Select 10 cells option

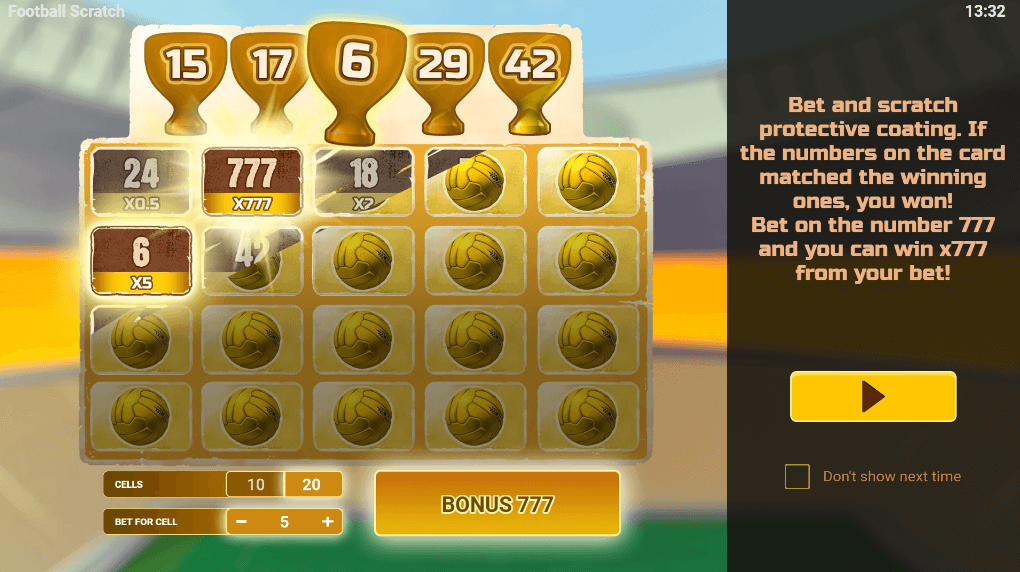point(256,485)
